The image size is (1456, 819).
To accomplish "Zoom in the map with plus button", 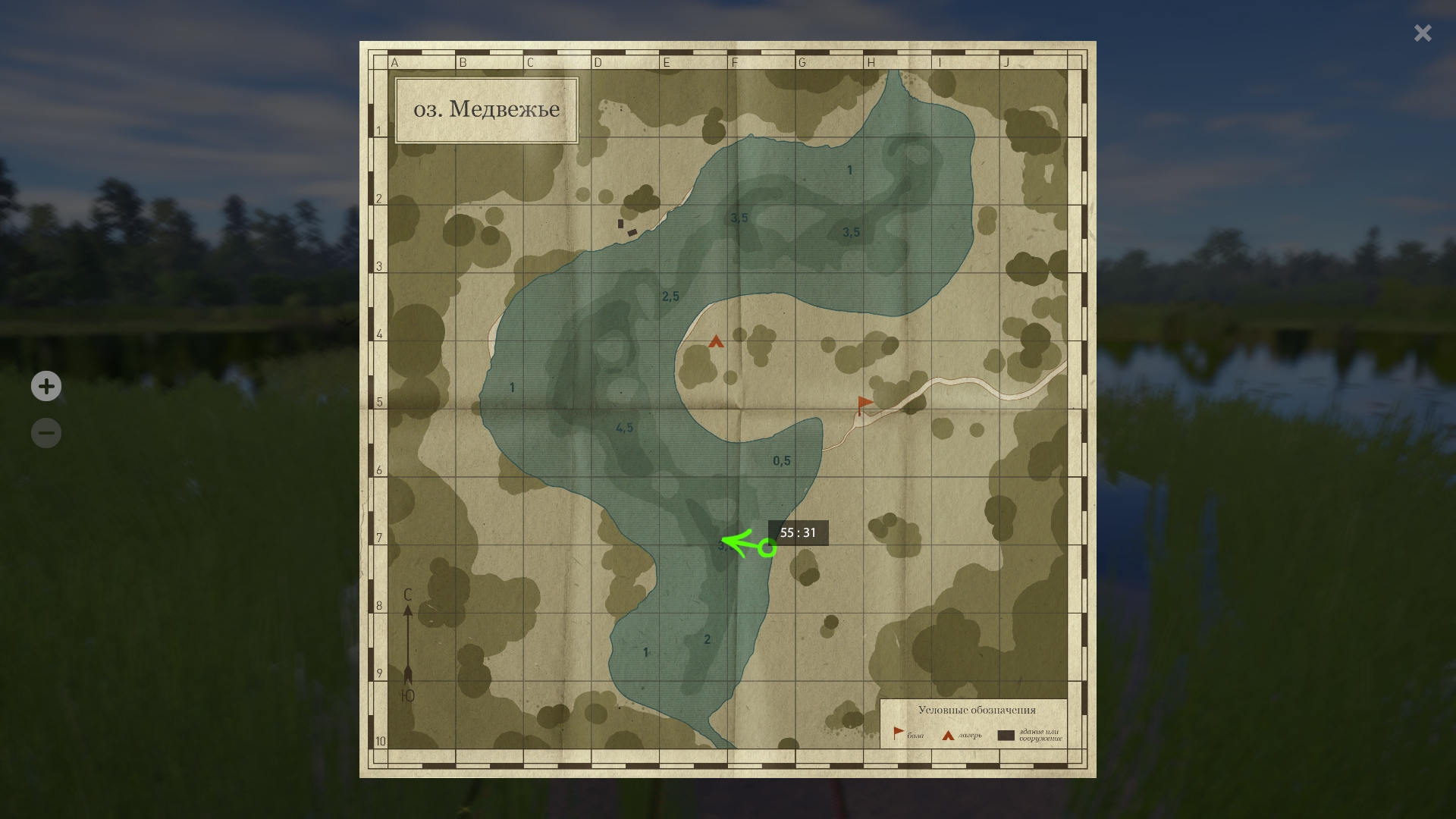I will (46, 386).
